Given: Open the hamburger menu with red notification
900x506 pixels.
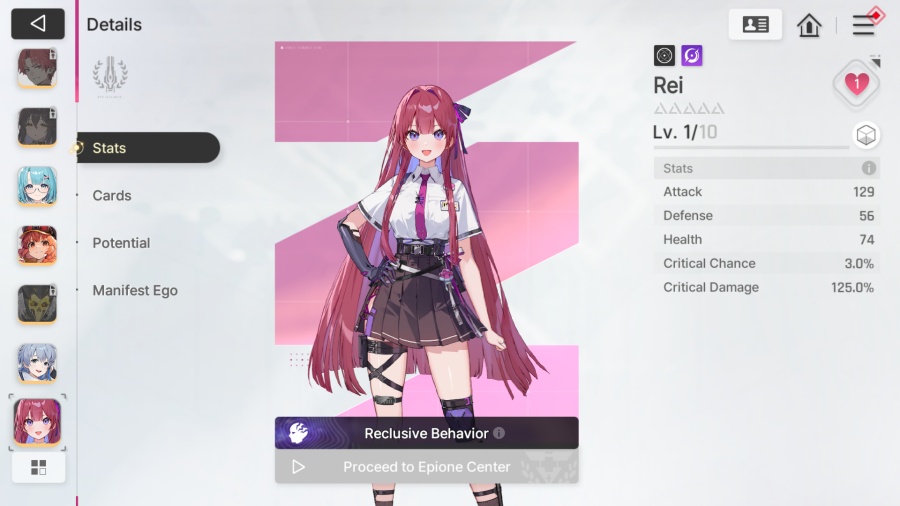Looking at the screenshot, I should (863, 25).
